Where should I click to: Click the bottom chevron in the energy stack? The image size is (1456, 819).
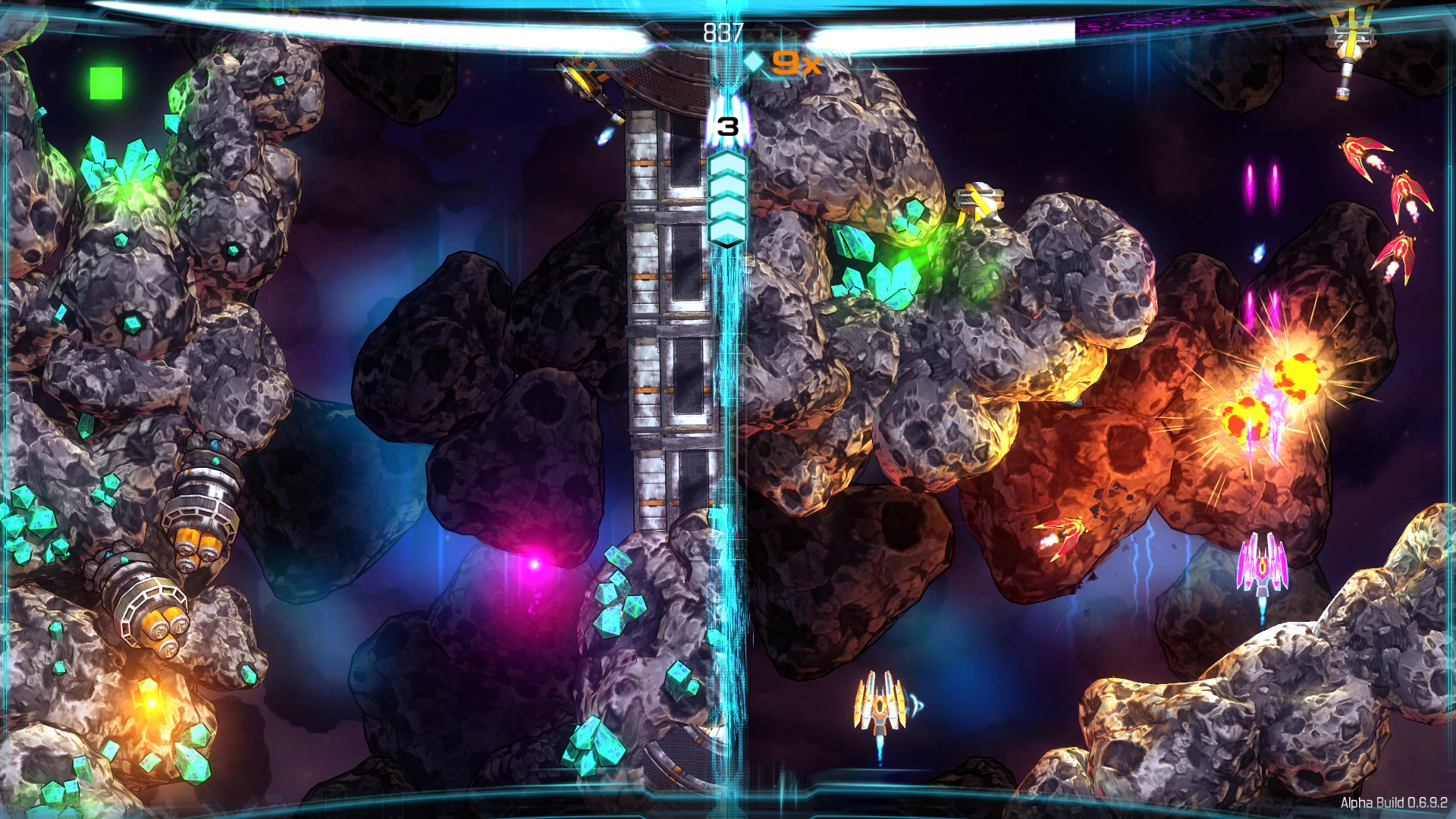coord(726,231)
